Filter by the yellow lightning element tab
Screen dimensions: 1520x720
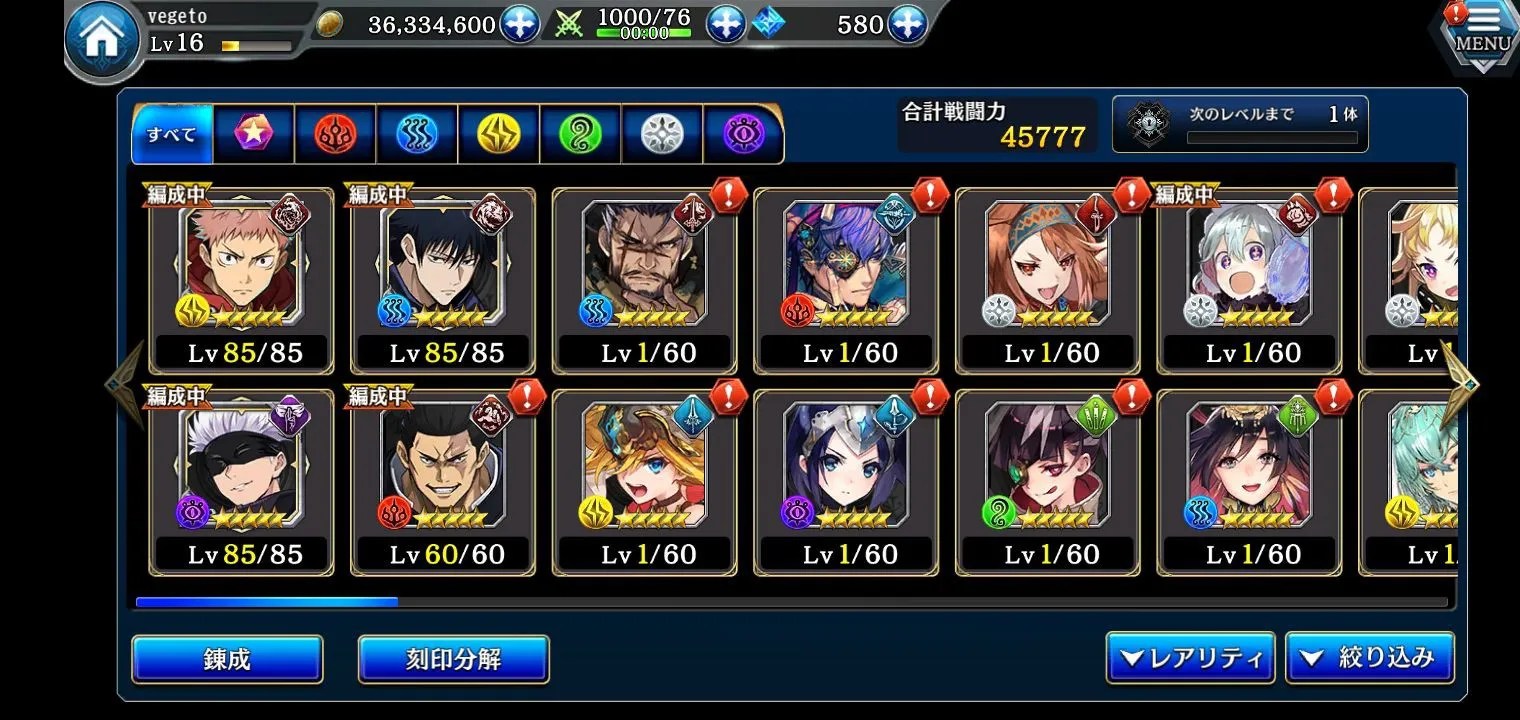[x=499, y=134]
